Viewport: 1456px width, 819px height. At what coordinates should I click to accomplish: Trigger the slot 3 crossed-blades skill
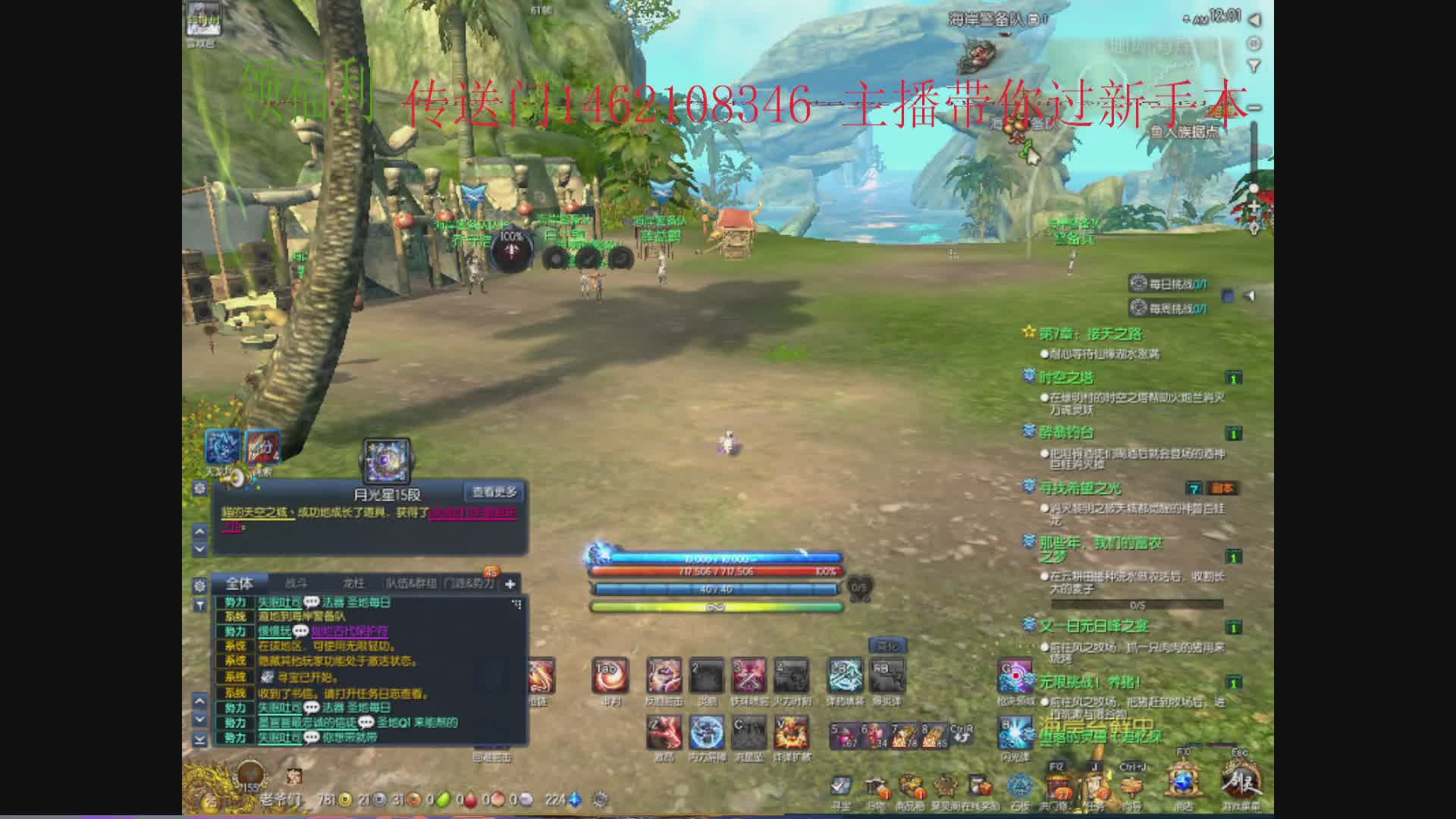(x=748, y=675)
